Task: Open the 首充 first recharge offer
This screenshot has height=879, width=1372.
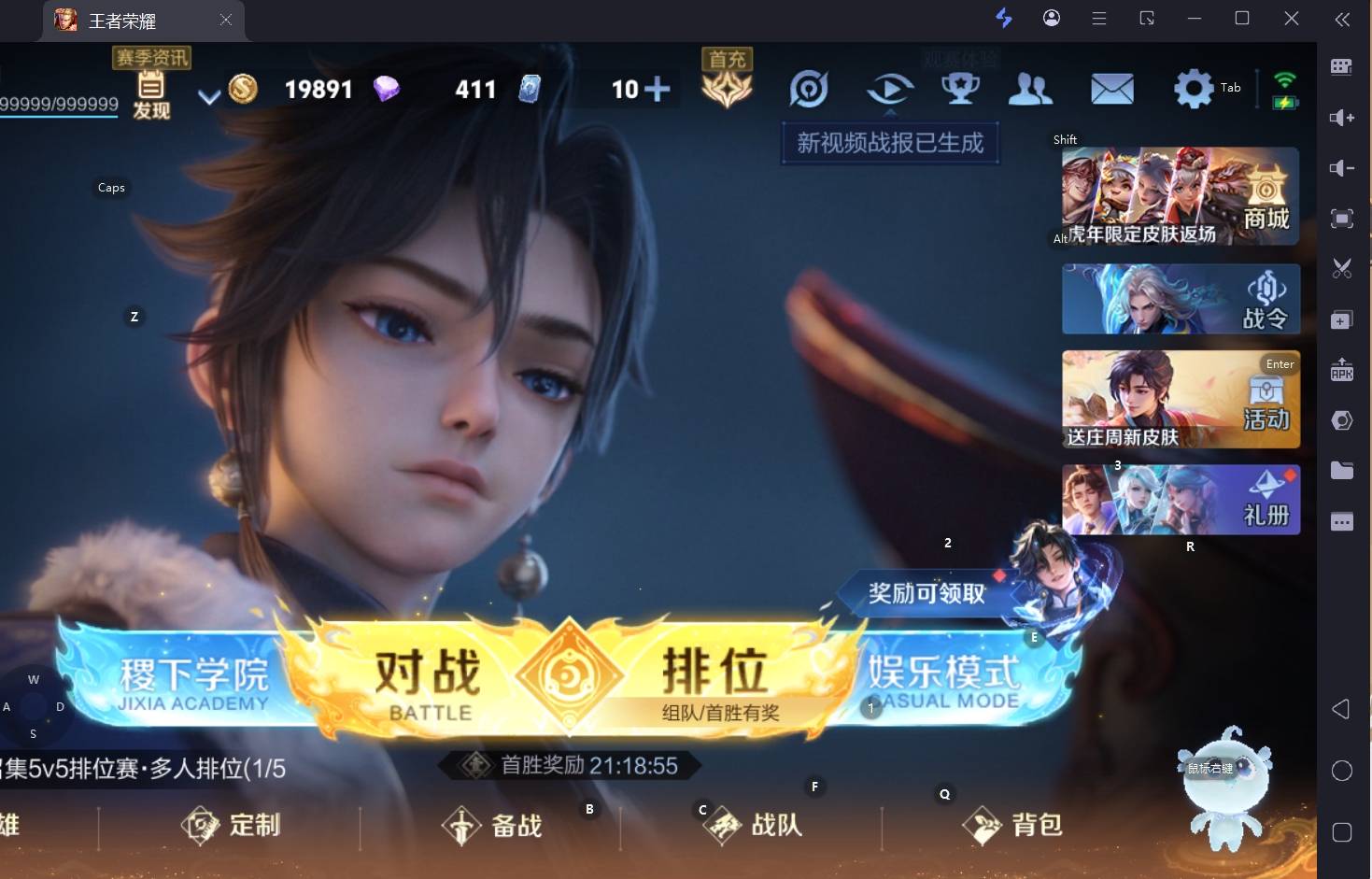Action: (x=727, y=82)
